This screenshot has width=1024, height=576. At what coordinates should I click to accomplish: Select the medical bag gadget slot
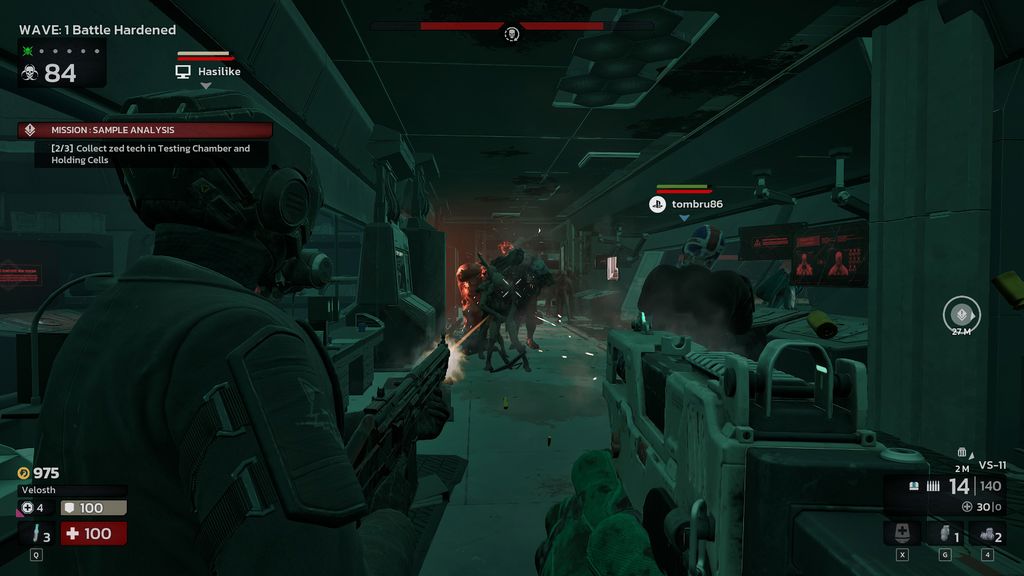[902, 534]
